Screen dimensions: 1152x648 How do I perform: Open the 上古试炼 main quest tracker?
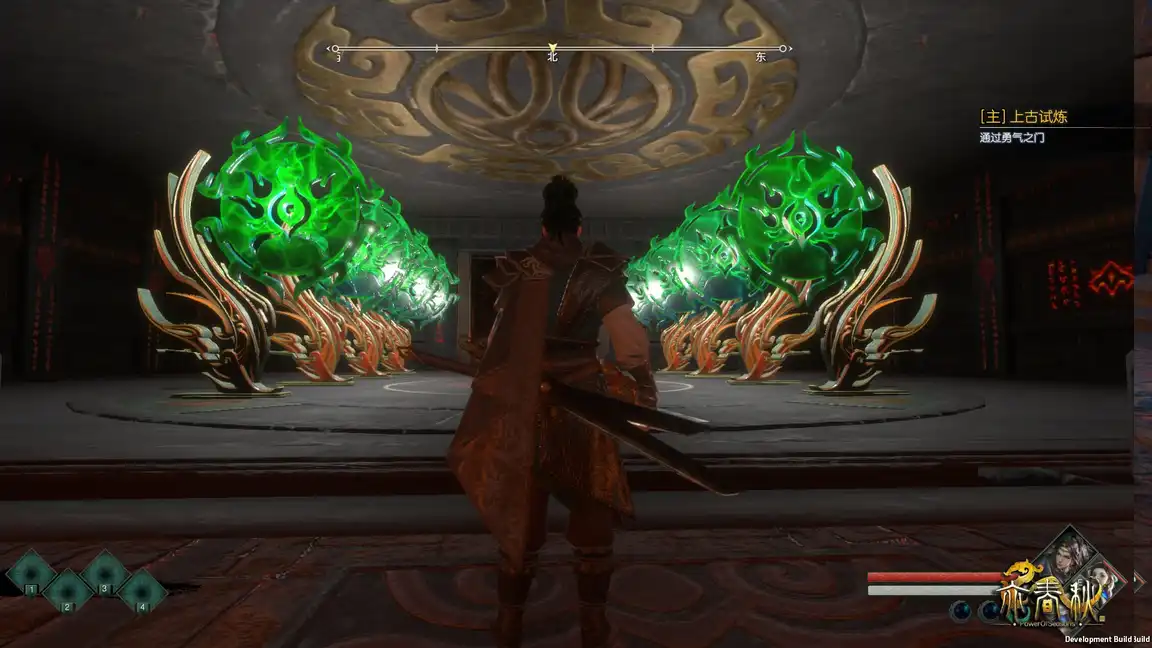point(1024,117)
